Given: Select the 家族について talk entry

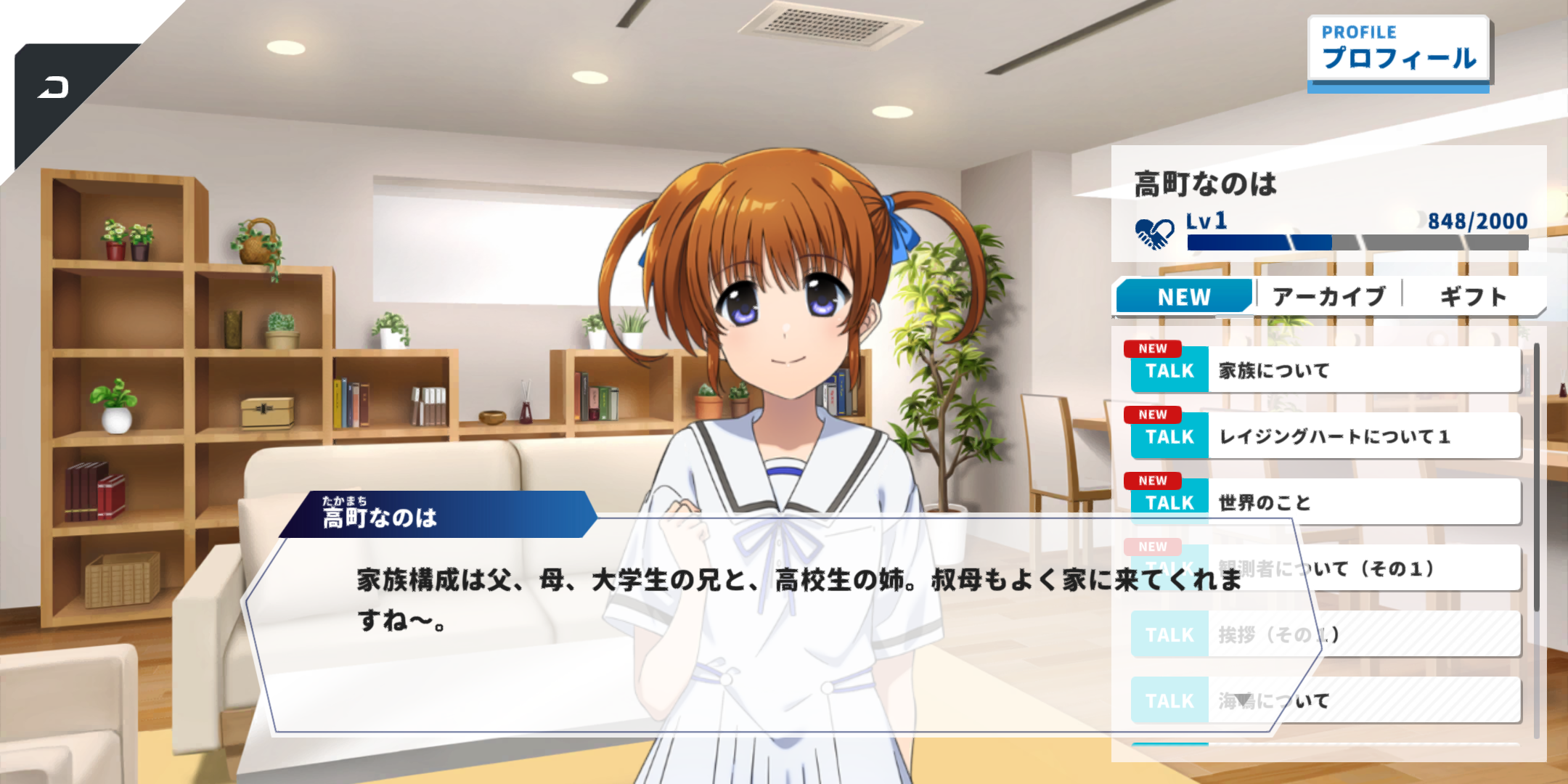Looking at the screenshot, I should (x=1325, y=370).
